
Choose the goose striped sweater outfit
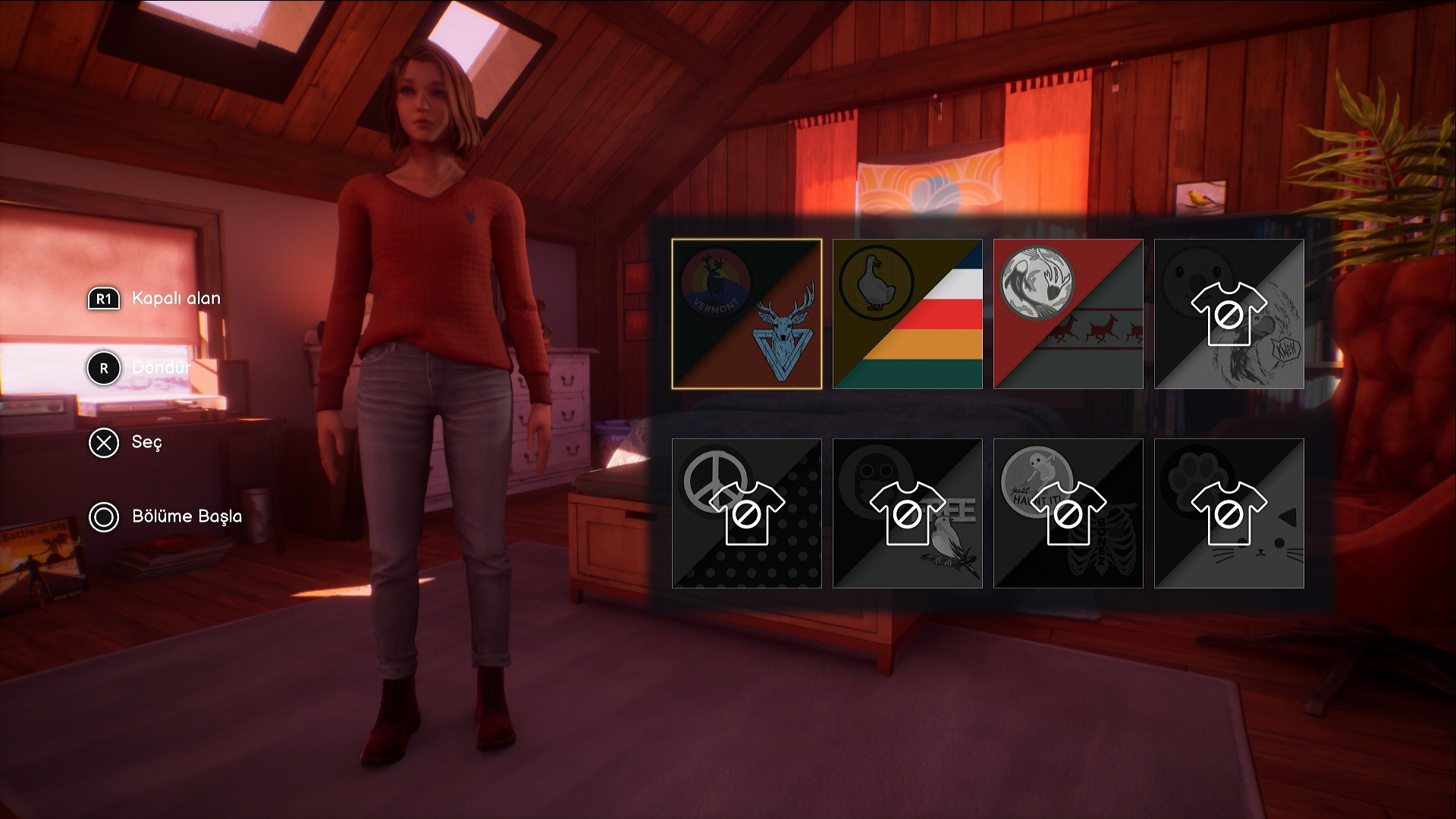click(x=907, y=314)
